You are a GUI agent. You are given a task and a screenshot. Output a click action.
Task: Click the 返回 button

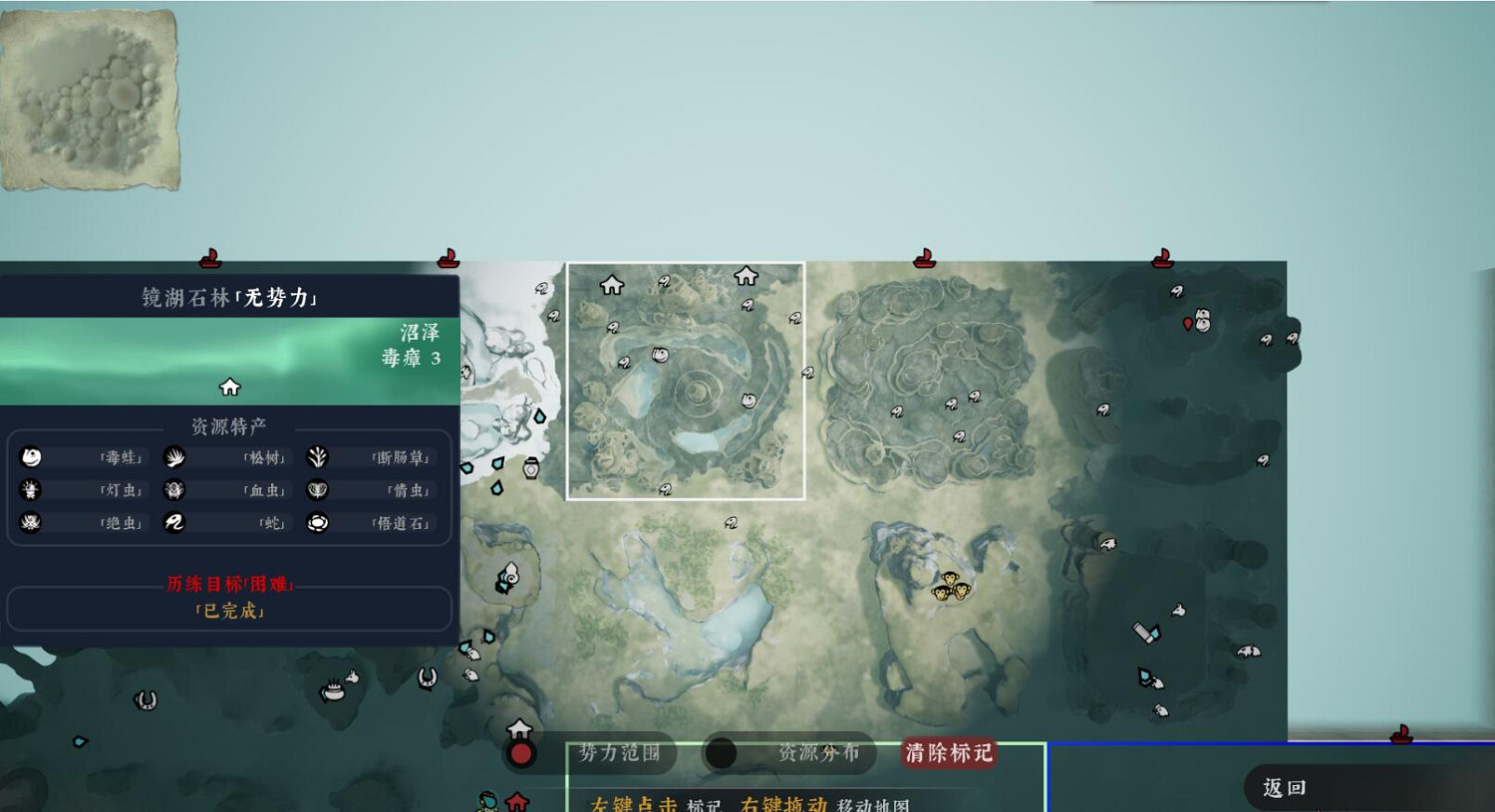pos(1286,787)
